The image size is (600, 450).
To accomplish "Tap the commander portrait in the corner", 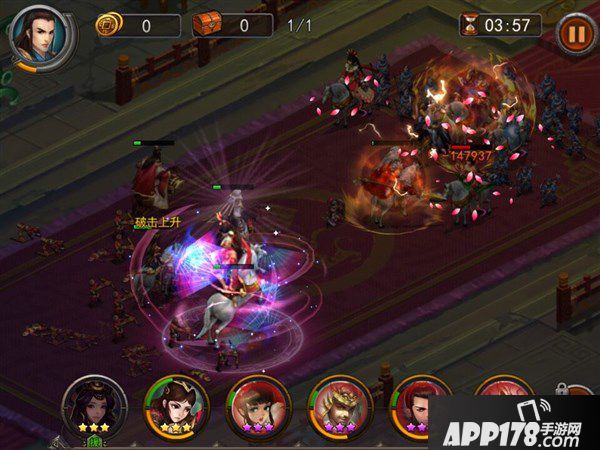I will click(x=39, y=34).
